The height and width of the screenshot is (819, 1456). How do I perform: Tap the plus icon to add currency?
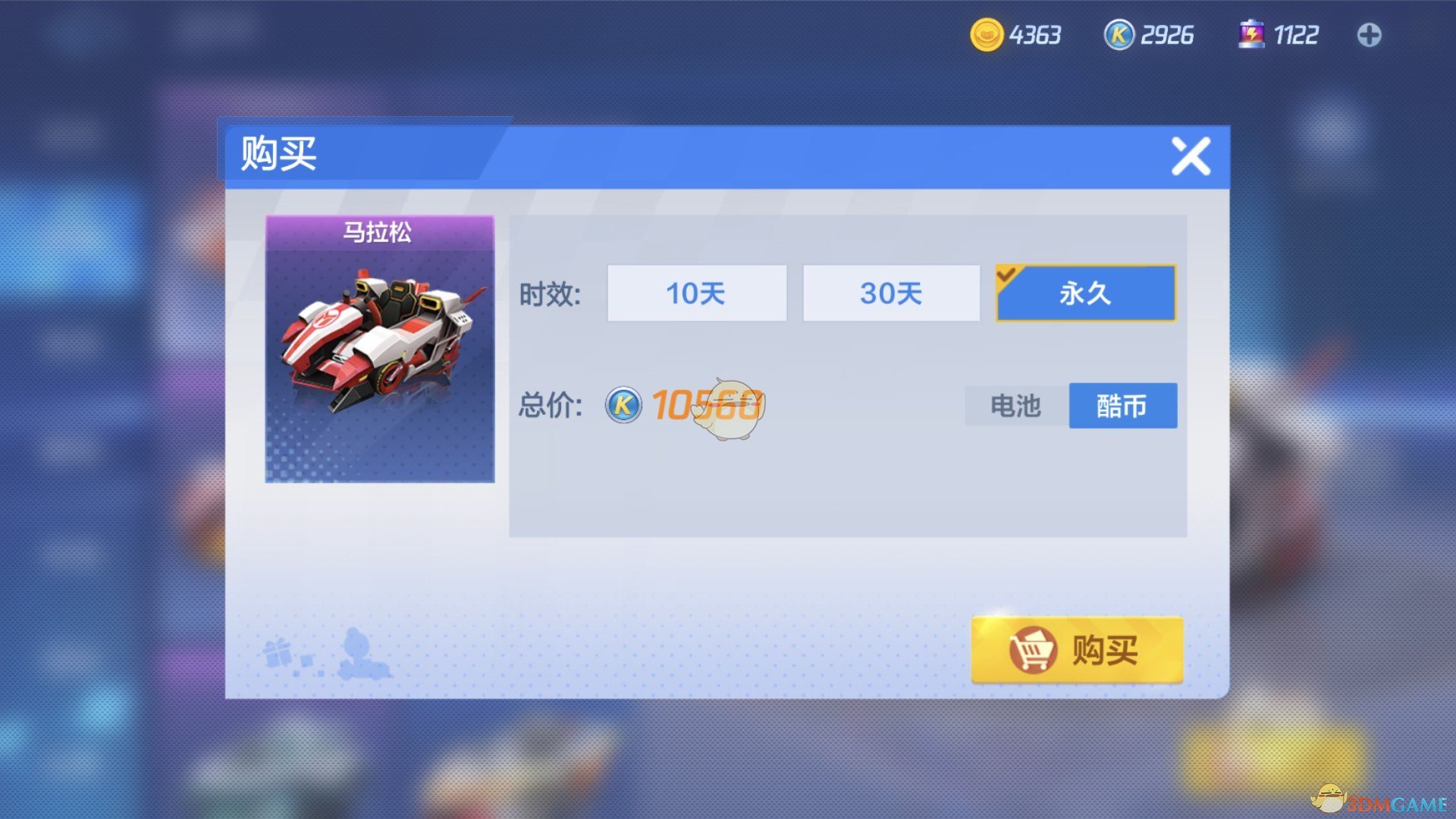point(1370,34)
